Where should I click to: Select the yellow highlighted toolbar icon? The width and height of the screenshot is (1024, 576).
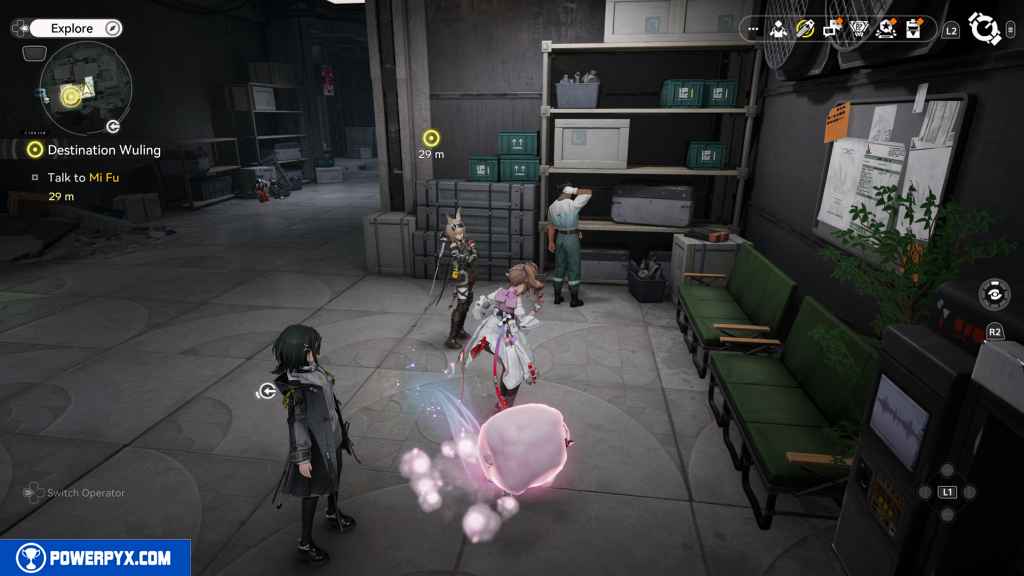tap(805, 29)
